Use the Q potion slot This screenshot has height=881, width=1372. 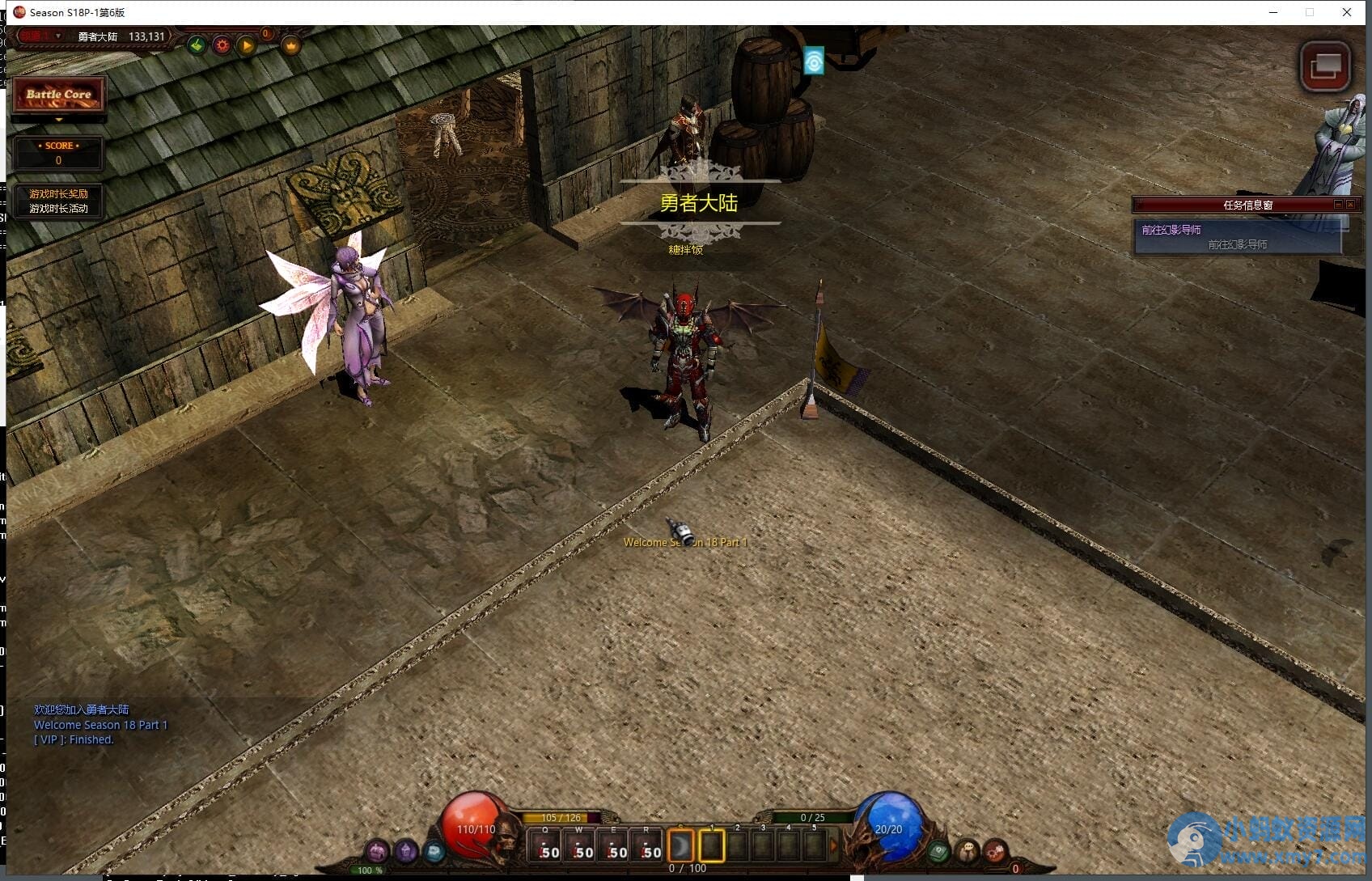(x=545, y=846)
